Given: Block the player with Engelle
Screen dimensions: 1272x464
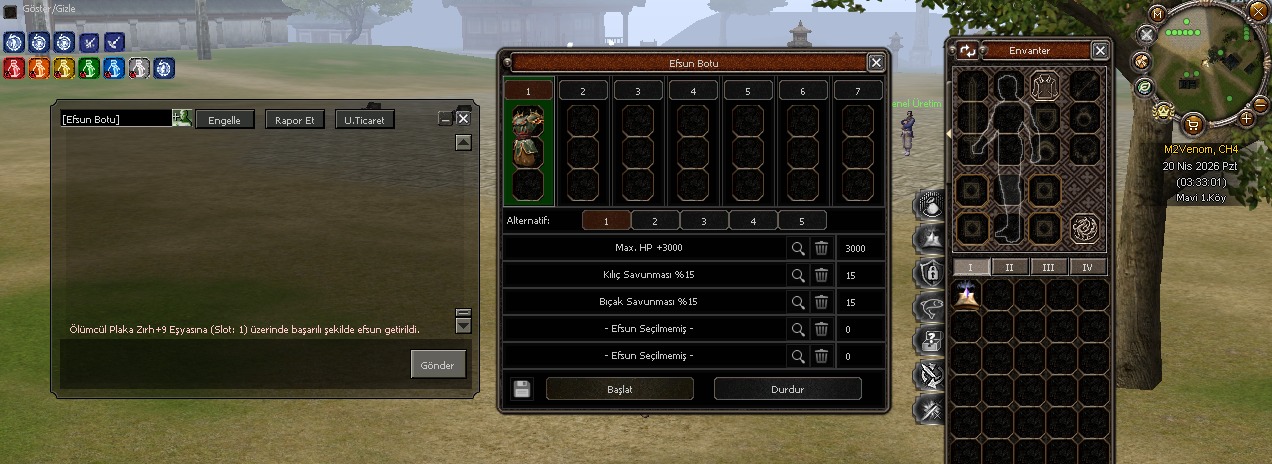Looking at the screenshot, I should click(x=225, y=120).
